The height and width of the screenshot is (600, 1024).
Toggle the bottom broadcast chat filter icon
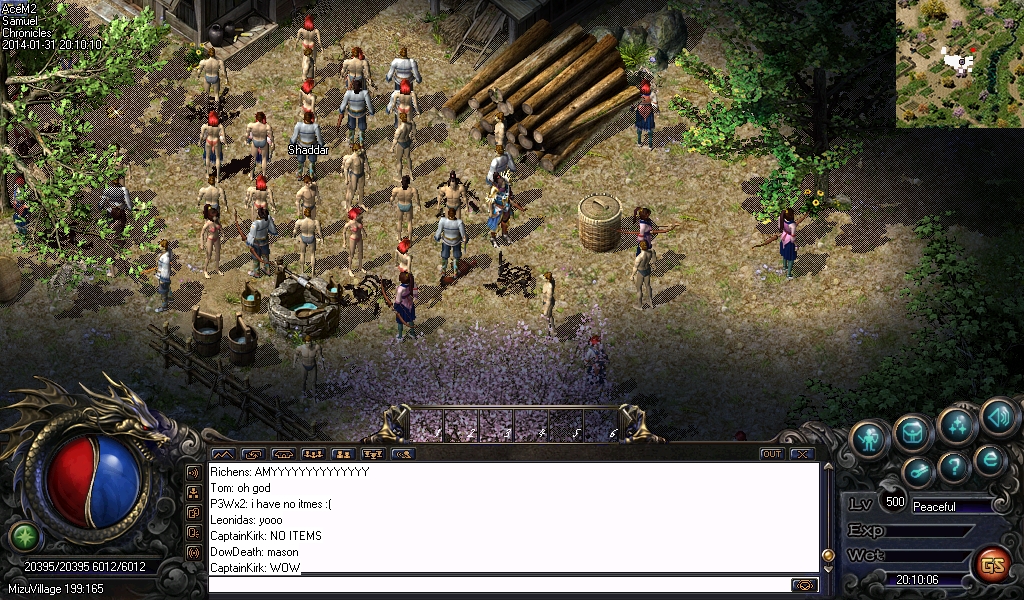point(193,552)
